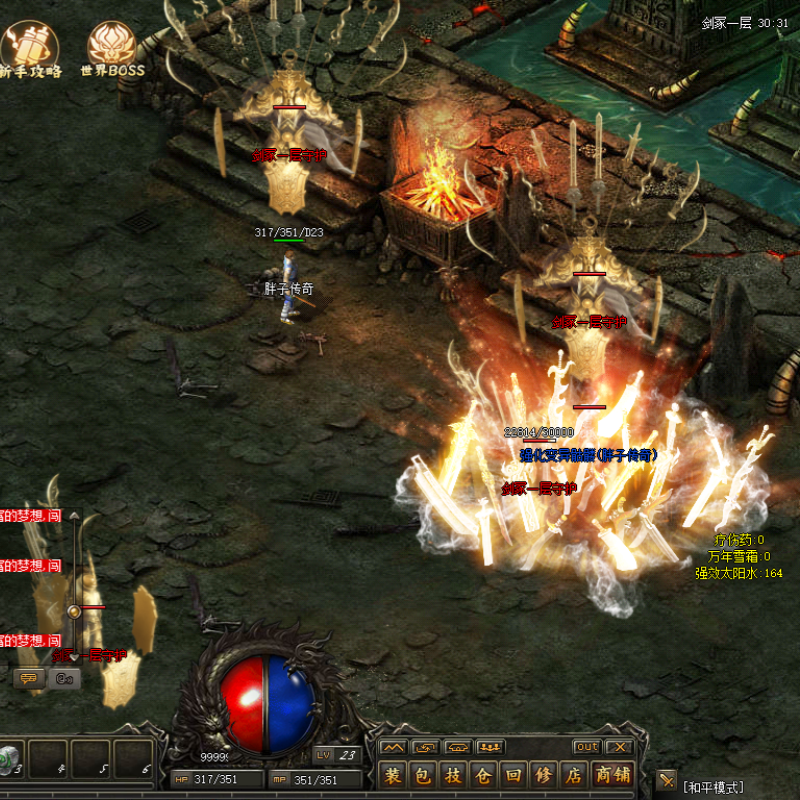Open the chat speech-bubble button
800x800 pixels.
click(x=26, y=679)
